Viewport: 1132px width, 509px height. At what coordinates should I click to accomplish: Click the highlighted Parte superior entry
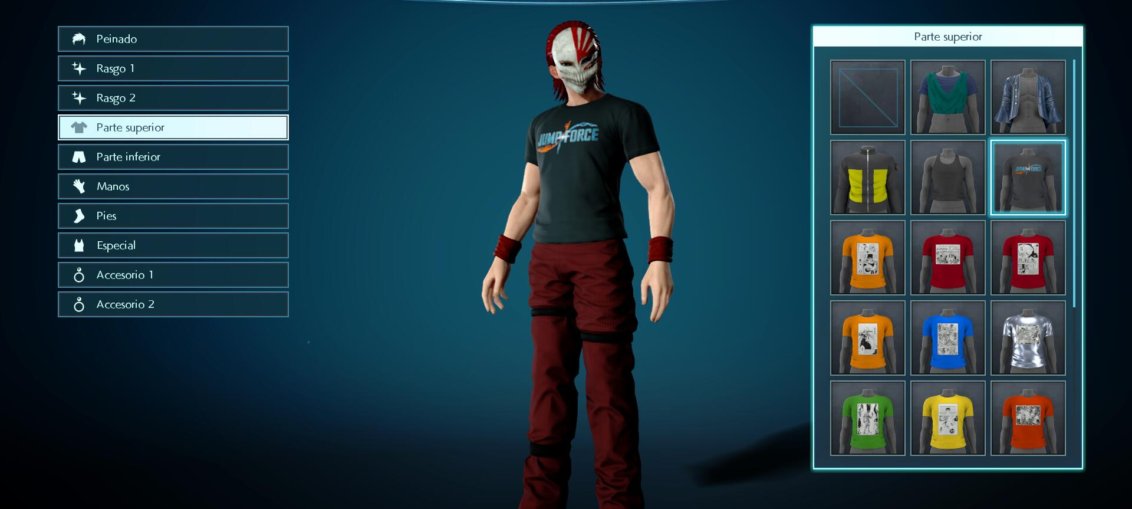tap(173, 128)
